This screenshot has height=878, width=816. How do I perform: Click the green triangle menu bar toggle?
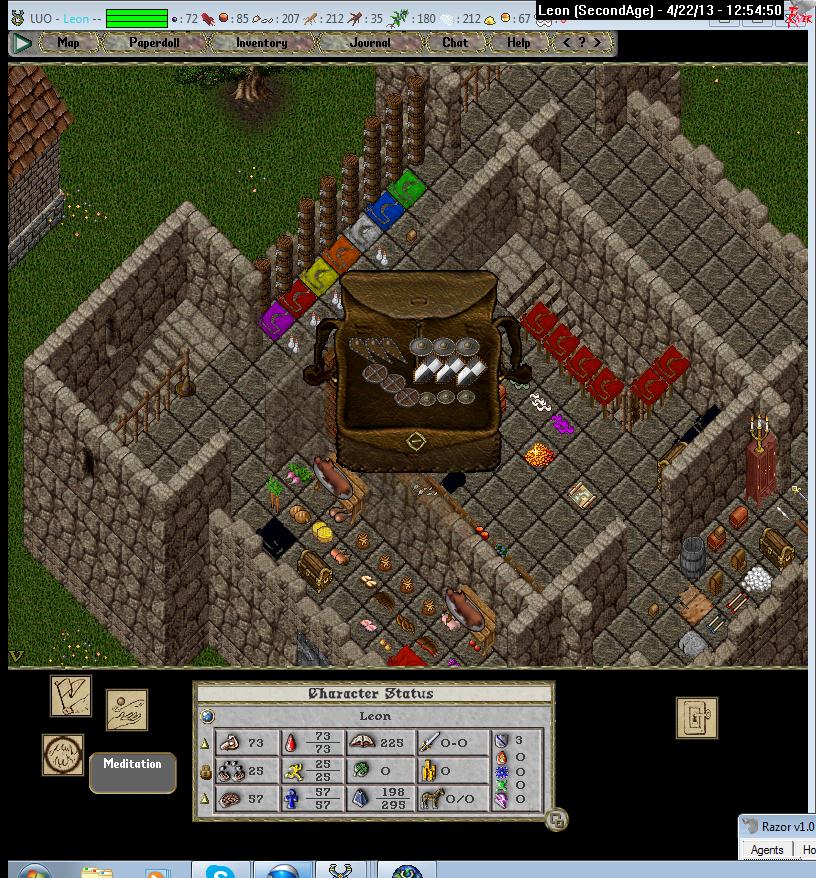(22, 43)
